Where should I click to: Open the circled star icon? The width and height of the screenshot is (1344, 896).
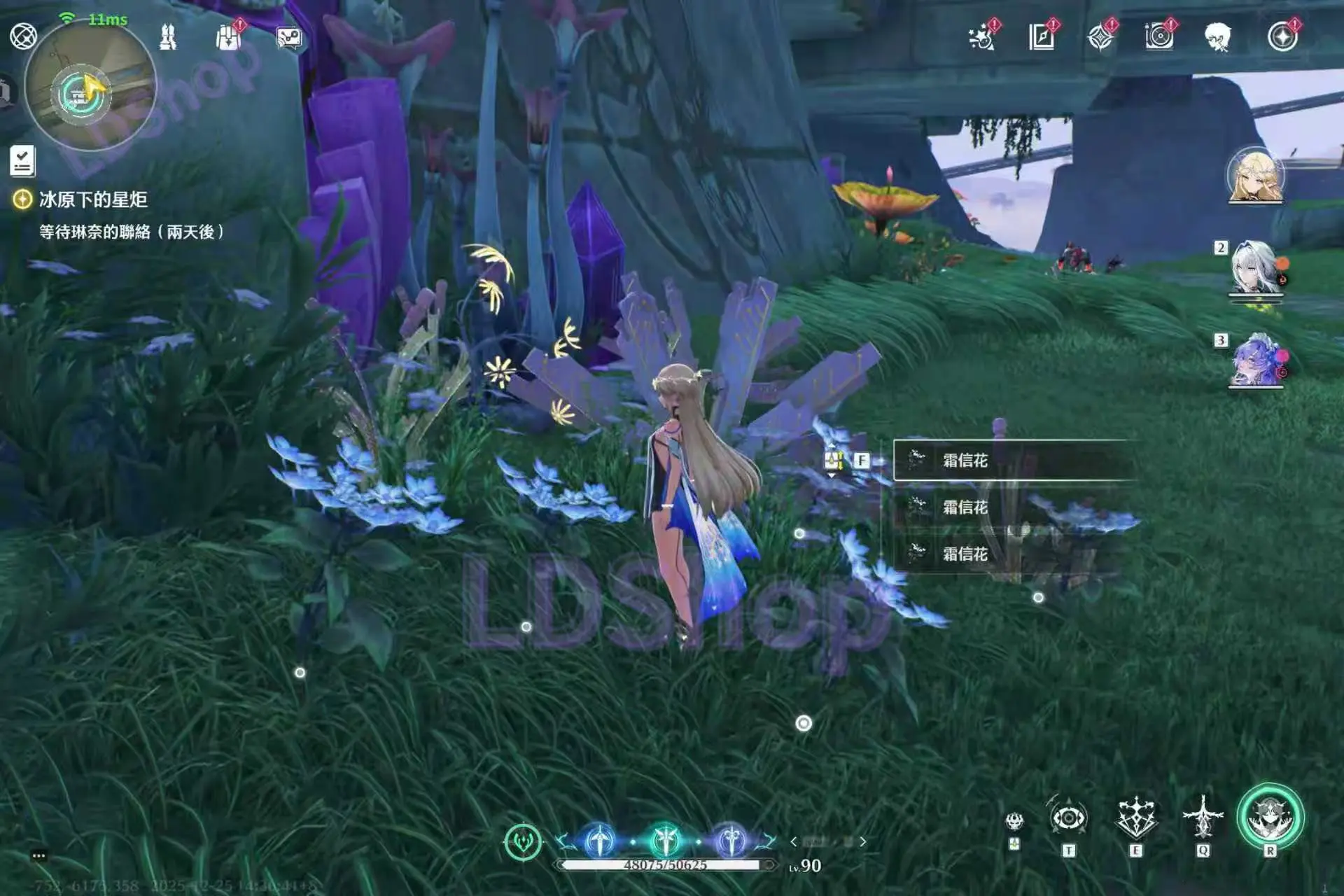click(1282, 37)
